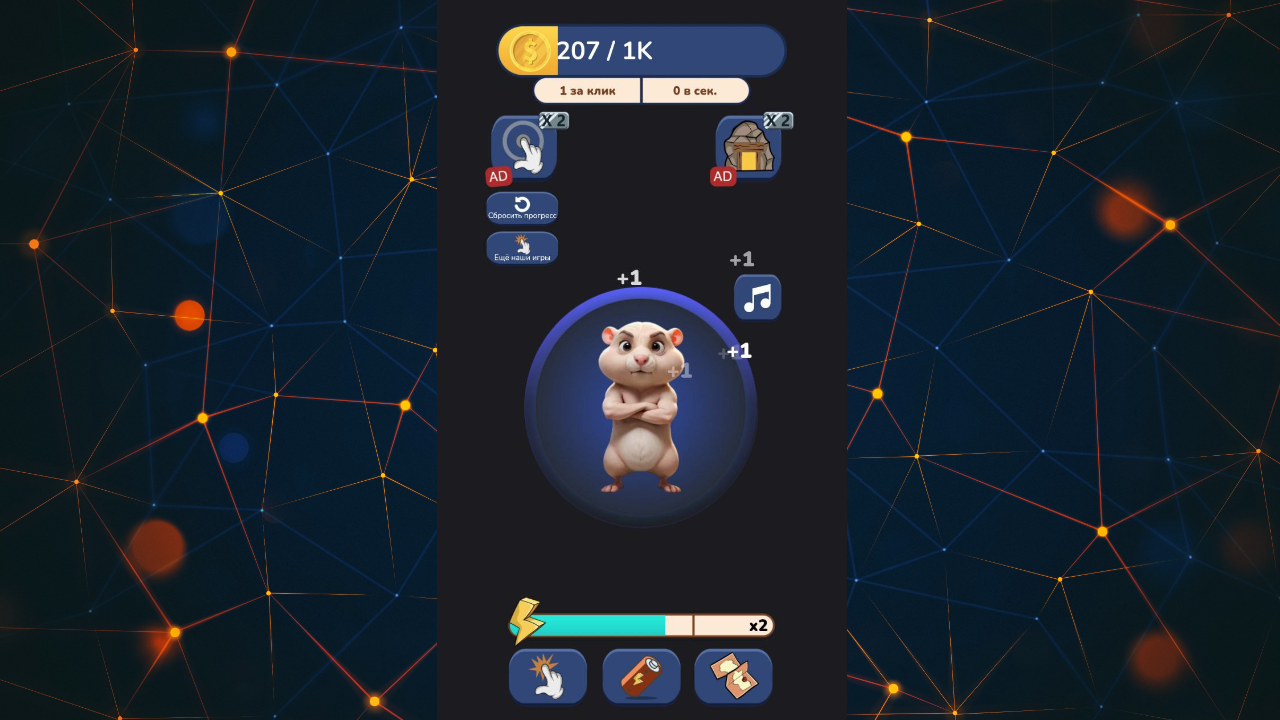Open the battery energy upgrade
The height and width of the screenshot is (720, 1280).
pyautogui.click(x=640, y=676)
